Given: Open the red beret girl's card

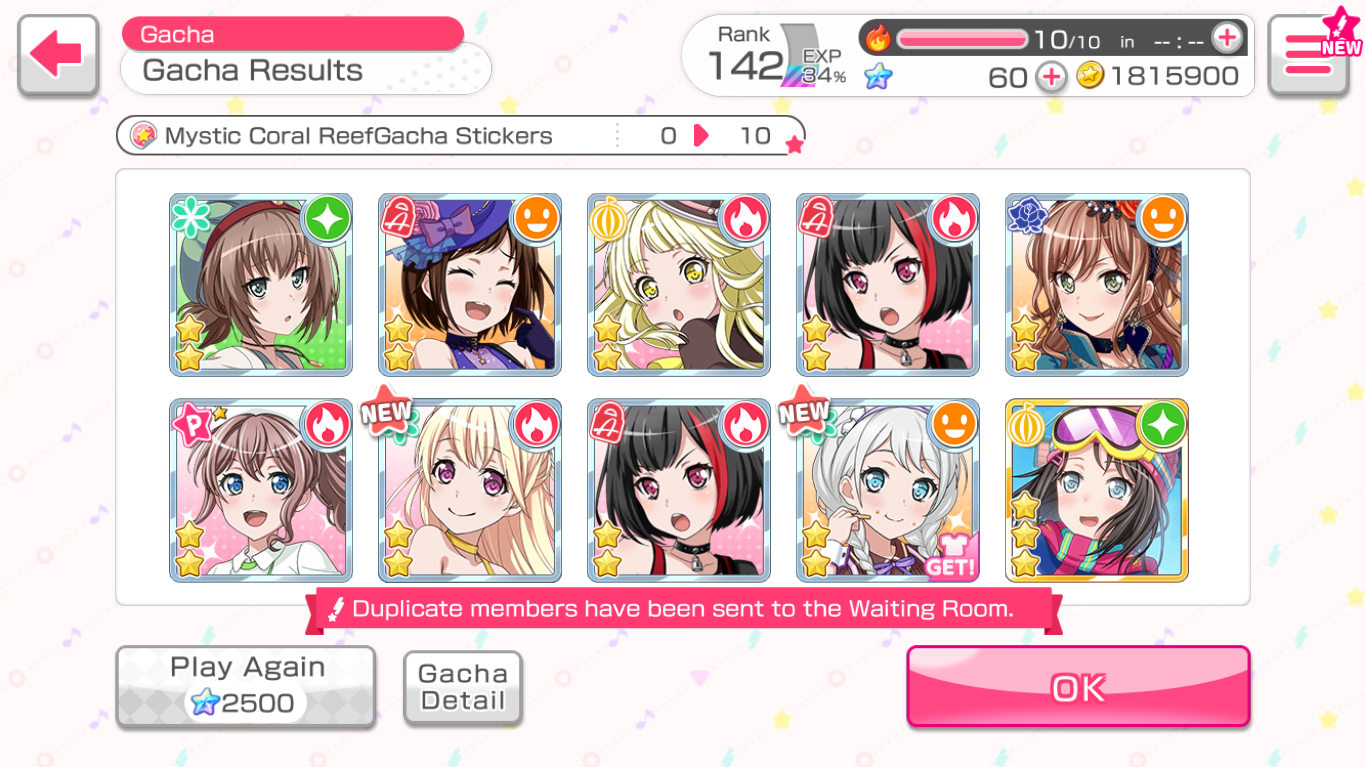Looking at the screenshot, I should click(x=260, y=285).
